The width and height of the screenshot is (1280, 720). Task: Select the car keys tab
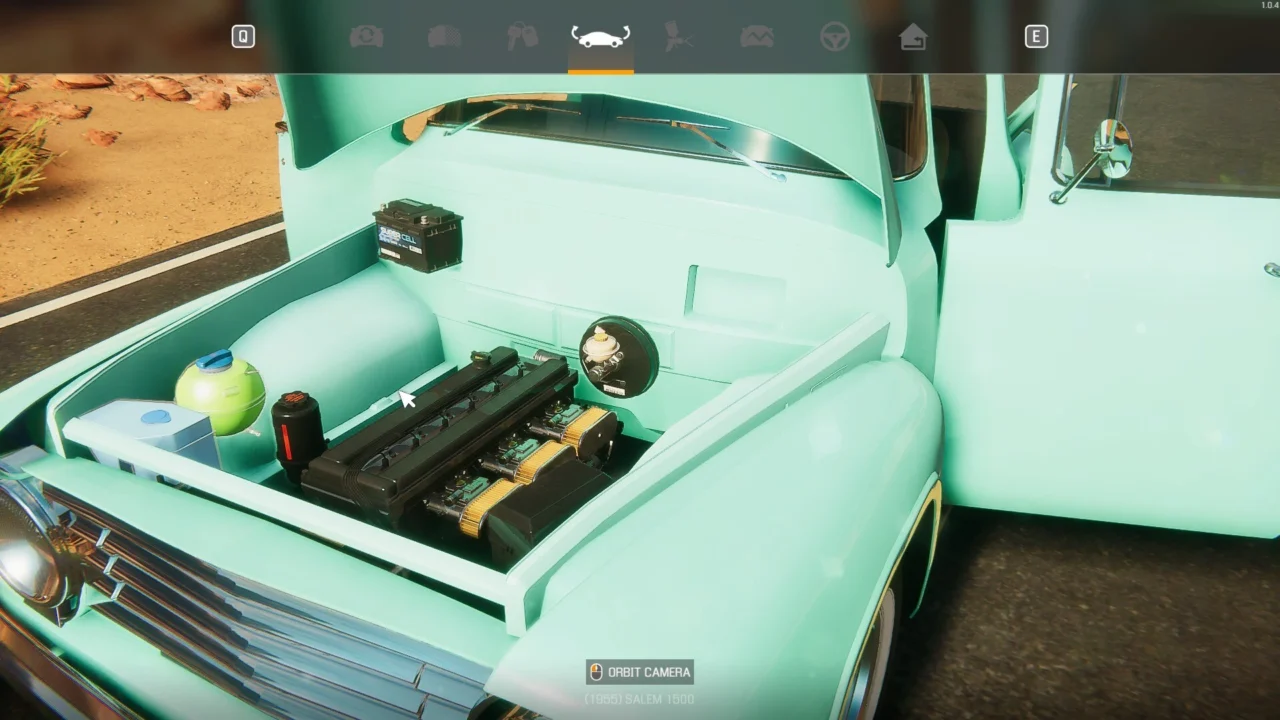click(x=522, y=37)
